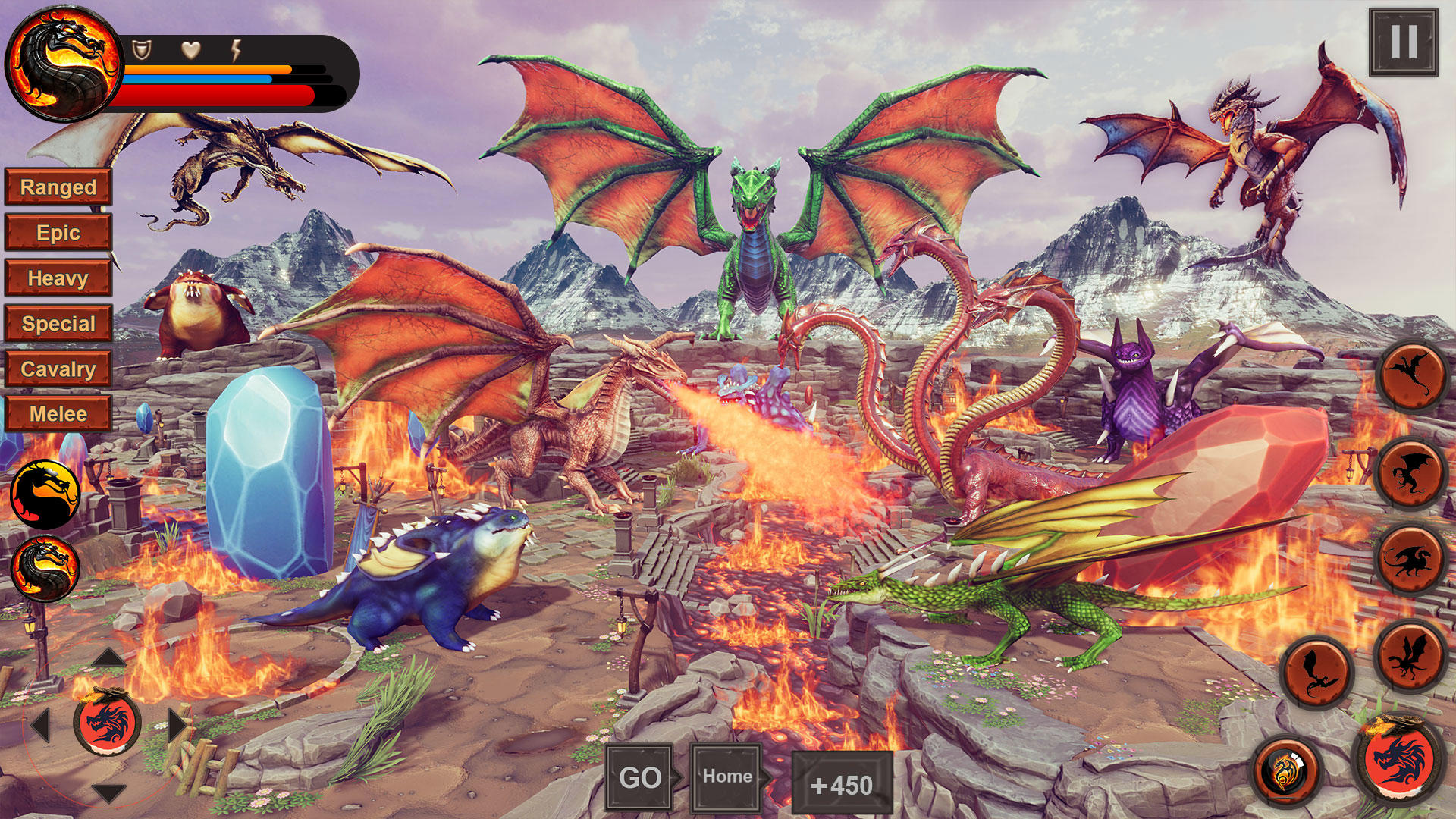Tap the down arrow of the movement pad
The width and height of the screenshot is (1456, 819).
[x=108, y=793]
